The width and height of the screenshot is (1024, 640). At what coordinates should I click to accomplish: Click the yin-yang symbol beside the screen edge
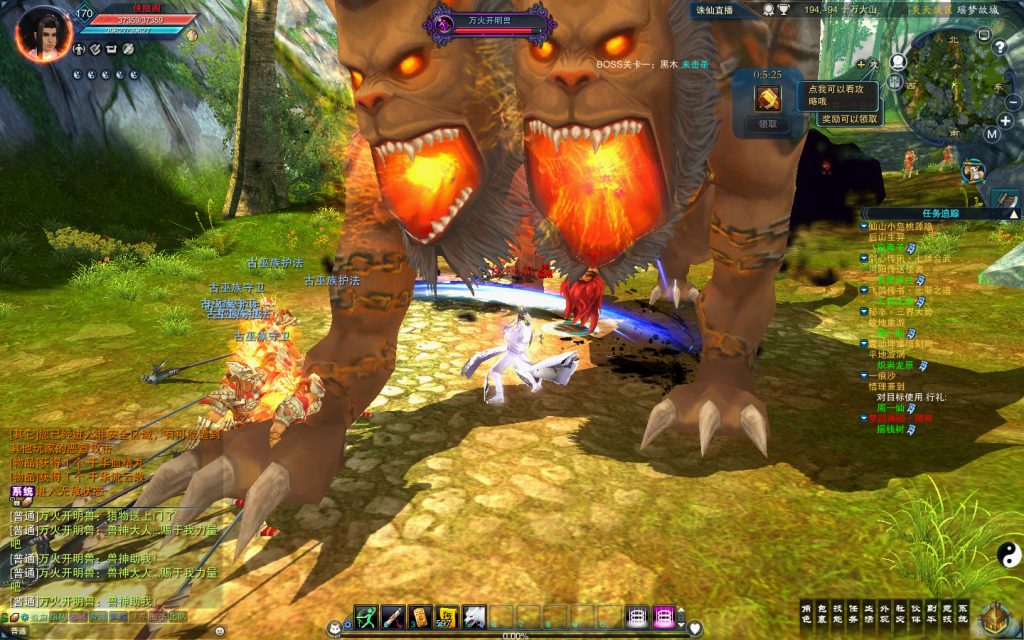pos(1007,554)
